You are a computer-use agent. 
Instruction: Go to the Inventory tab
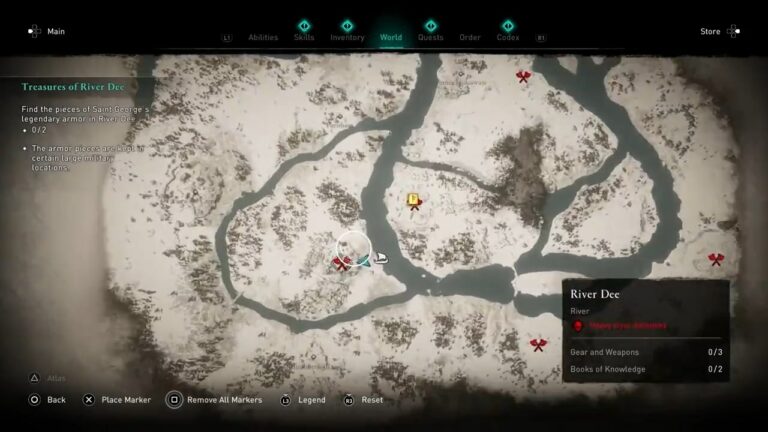coord(347,37)
